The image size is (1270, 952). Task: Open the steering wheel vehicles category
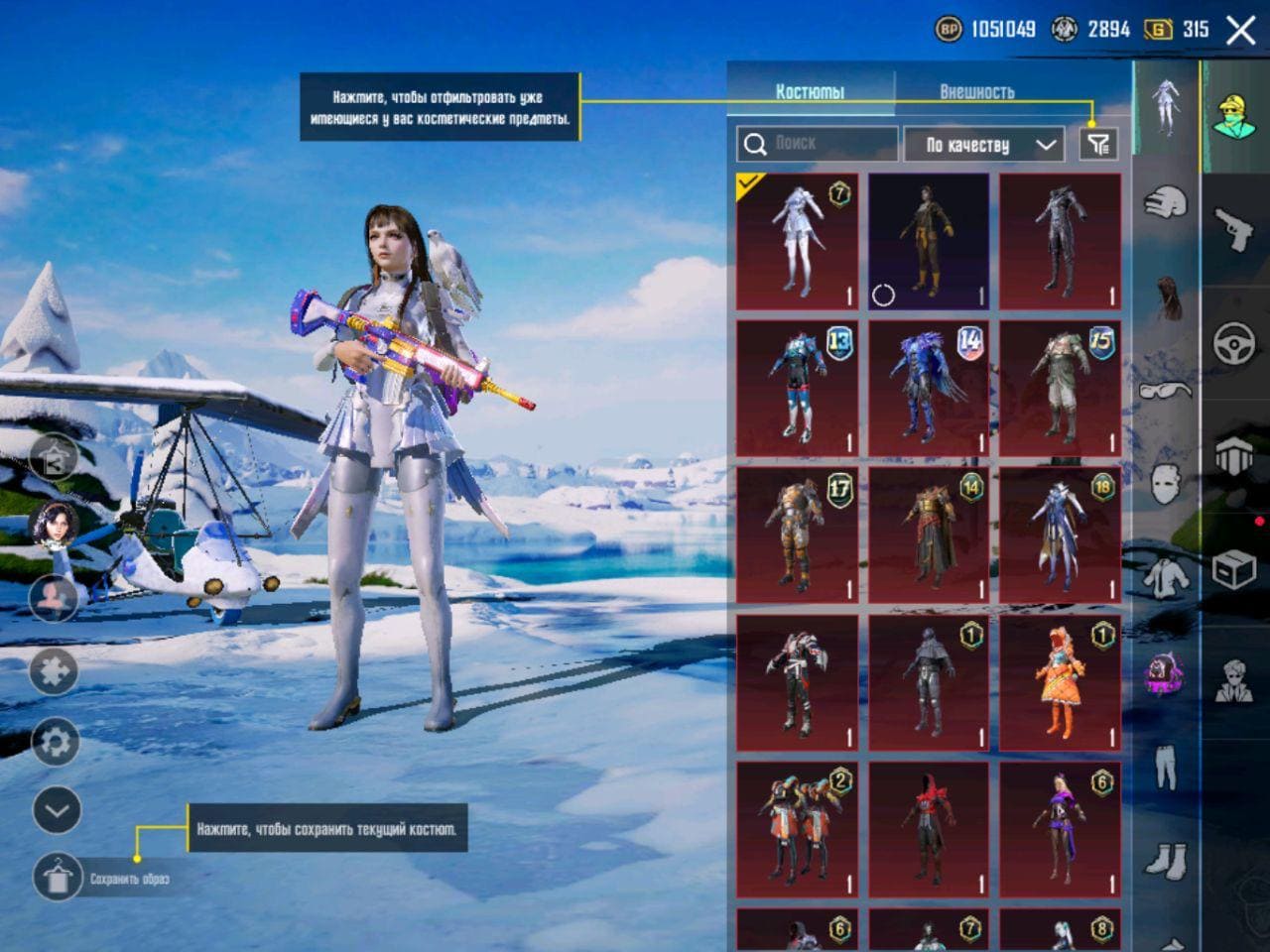[1234, 343]
